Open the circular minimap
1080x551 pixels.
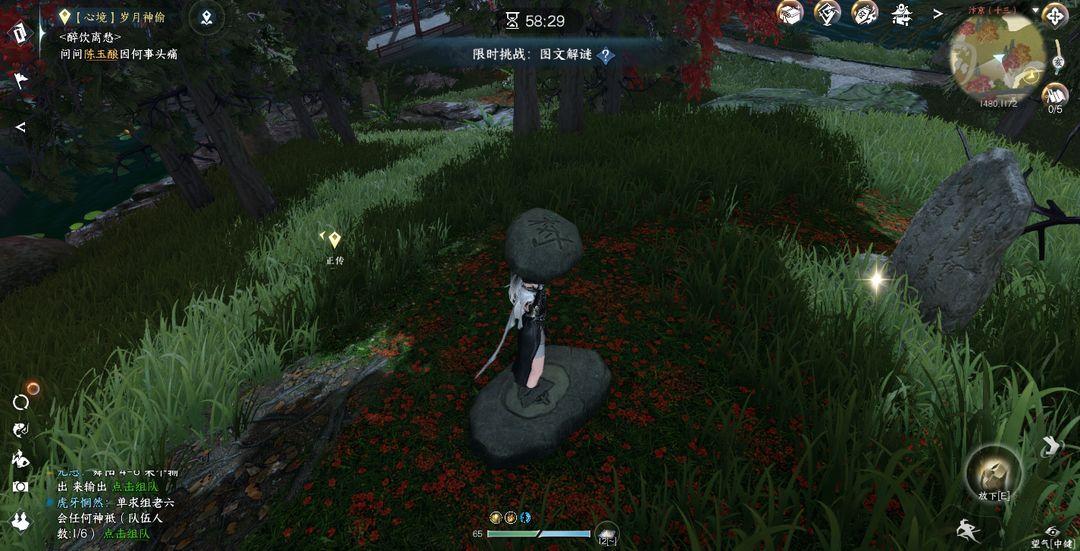tap(997, 58)
